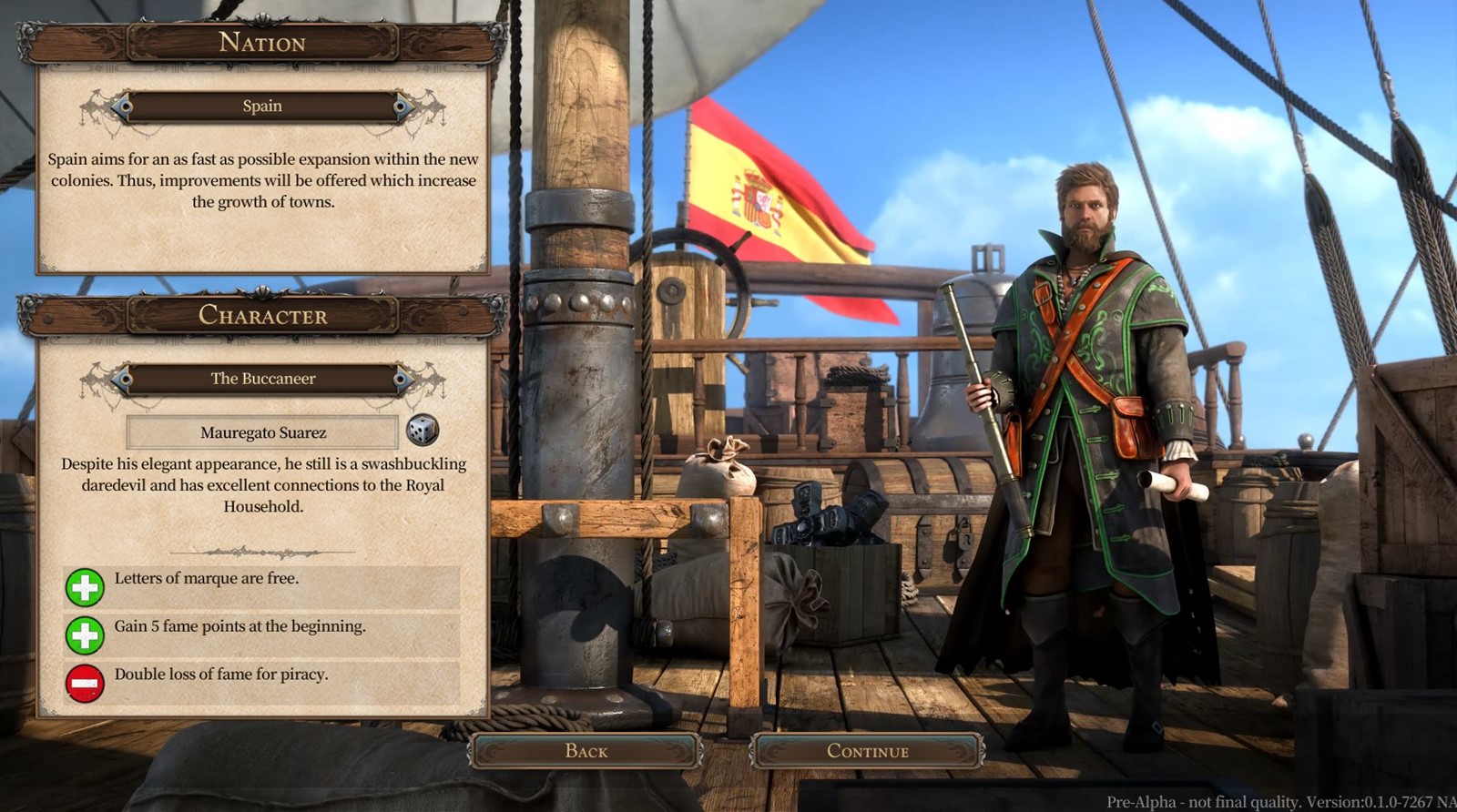Go Back to the previous screen
Screen dimensions: 1457x812
pos(586,751)
